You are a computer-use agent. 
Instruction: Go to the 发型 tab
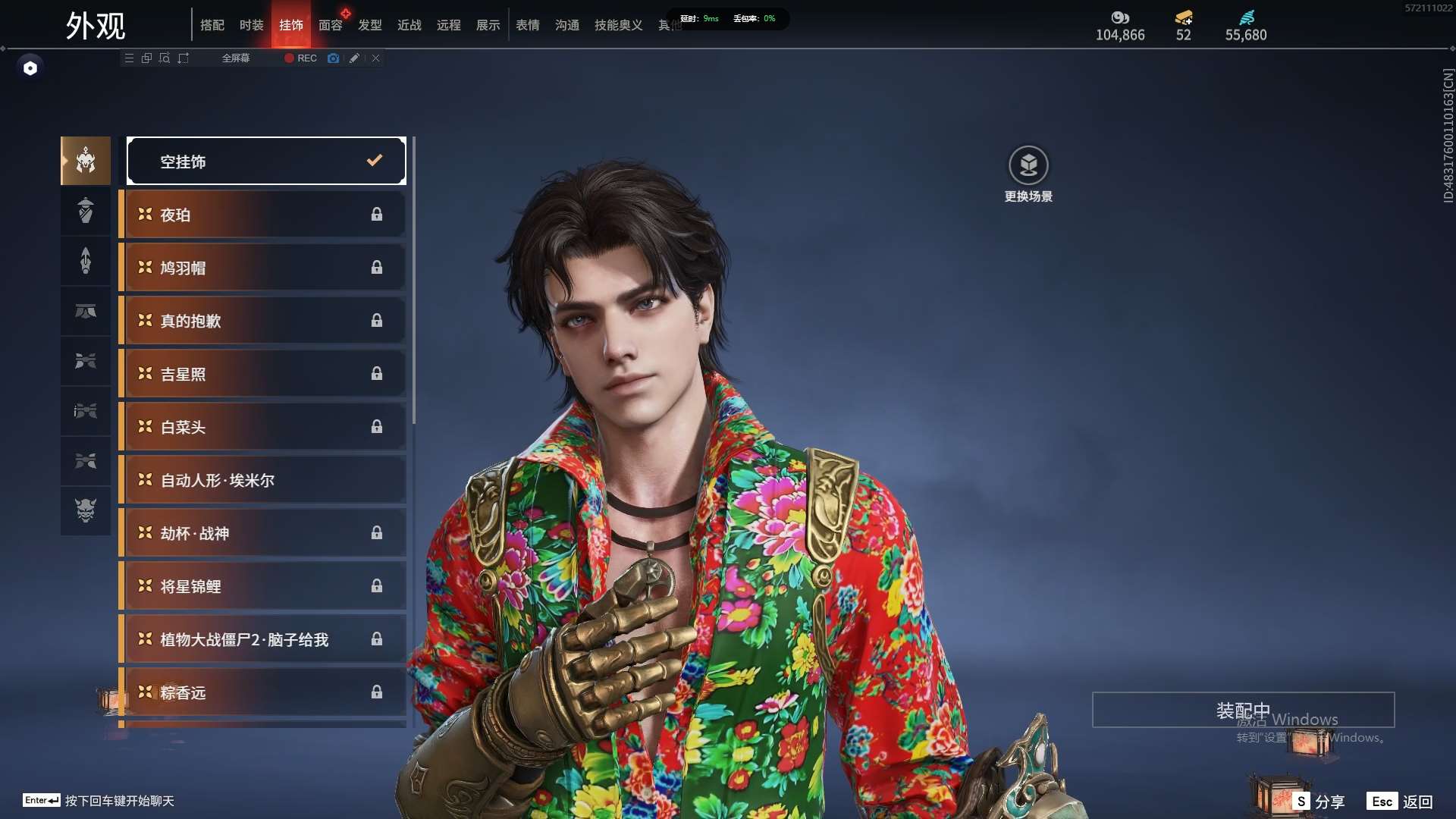369,25
